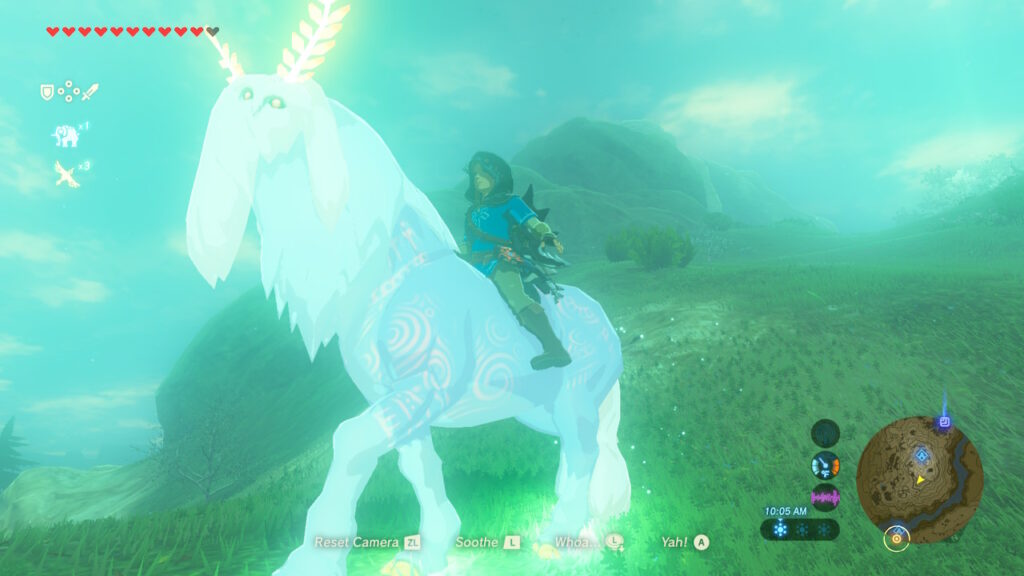Click the purple pin marker on minimap edge
Screen dimensions: 1024x576
pyautogui.click(x=943, y=422)
